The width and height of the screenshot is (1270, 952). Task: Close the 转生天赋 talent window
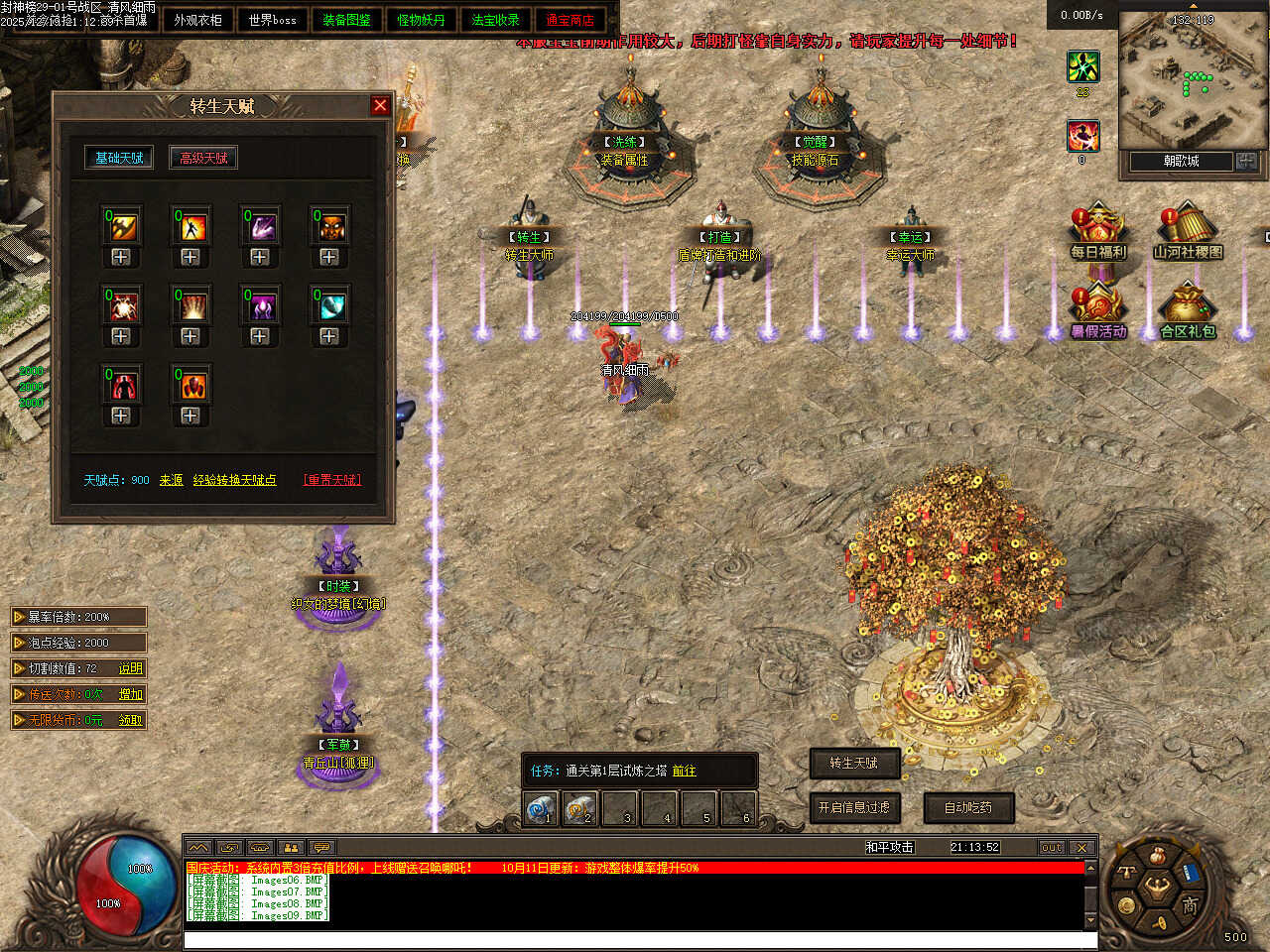(380, 105)
